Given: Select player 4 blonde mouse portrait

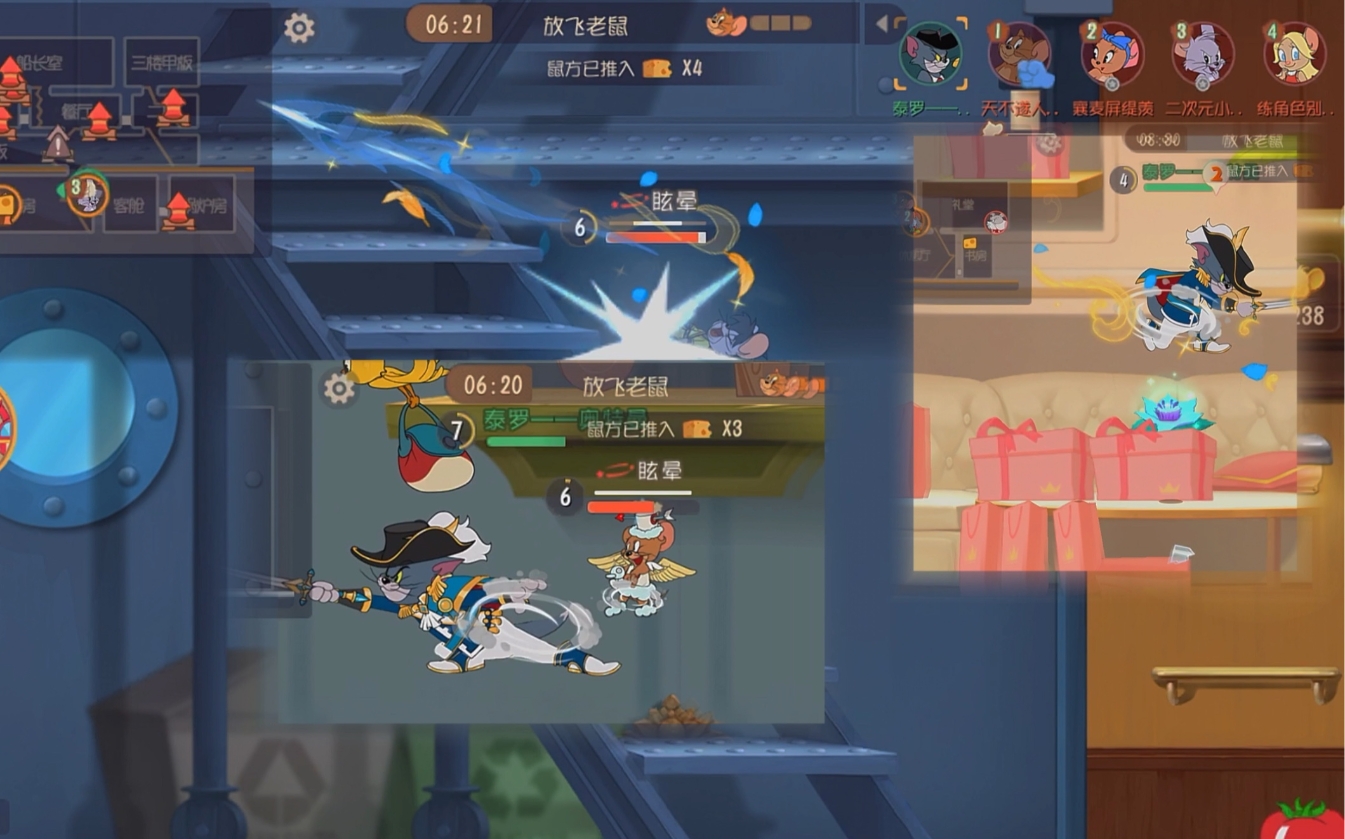Looking at the screenshot, I should point(1294,55).
